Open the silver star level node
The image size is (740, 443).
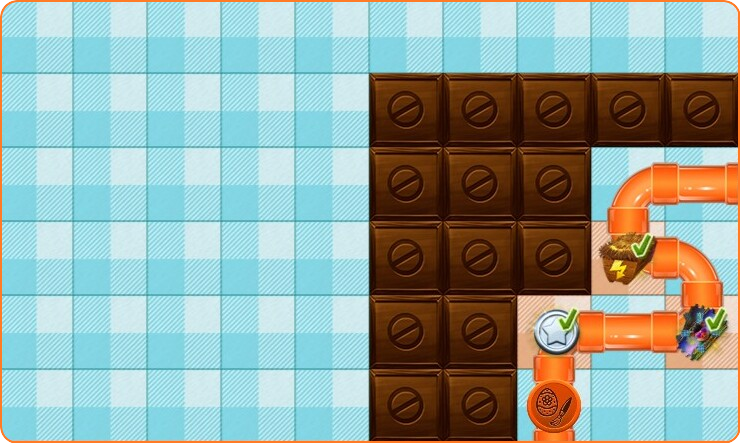point(553,331)
